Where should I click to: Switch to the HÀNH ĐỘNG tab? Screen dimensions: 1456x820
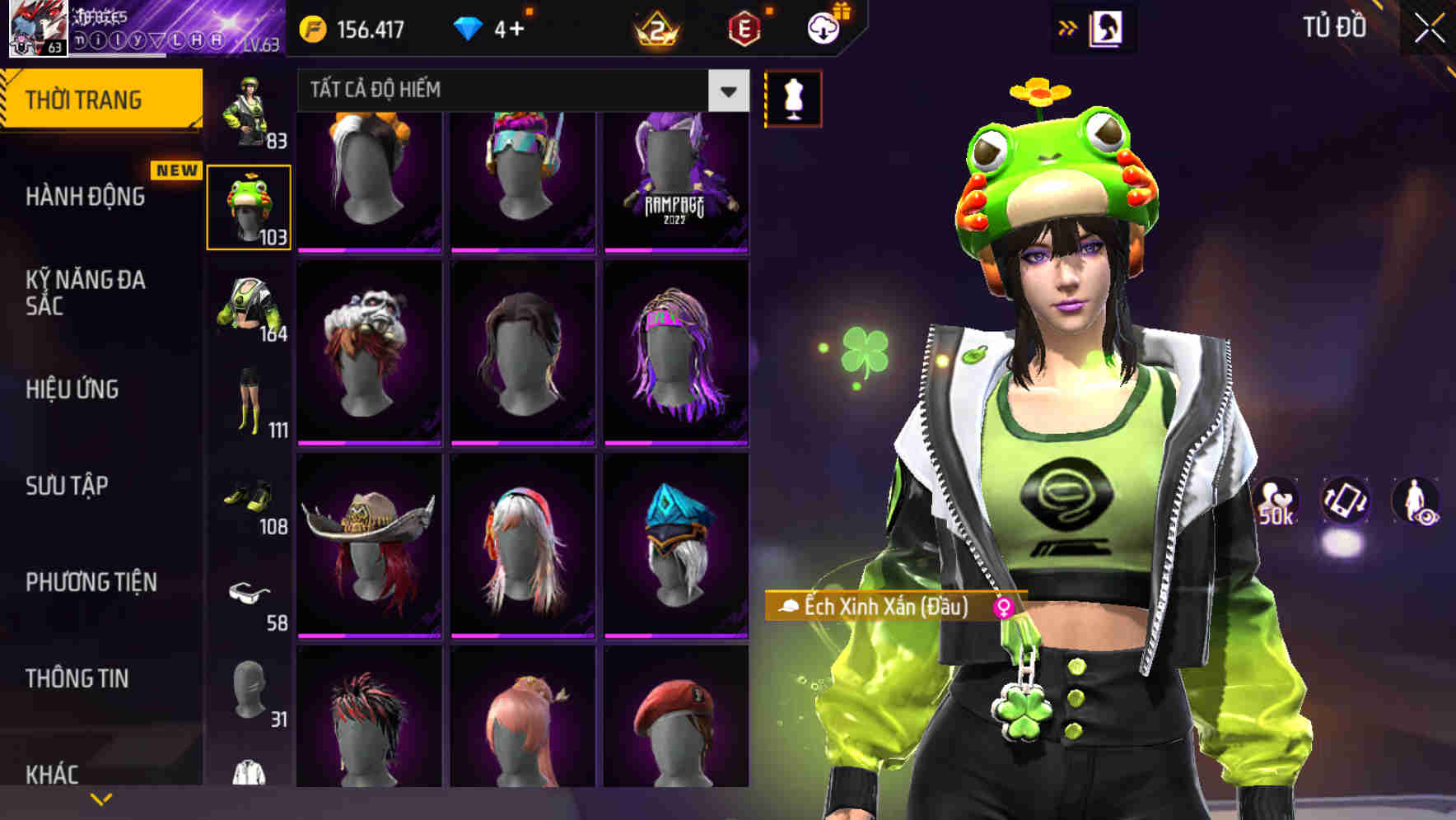click(x=86, y=197)
